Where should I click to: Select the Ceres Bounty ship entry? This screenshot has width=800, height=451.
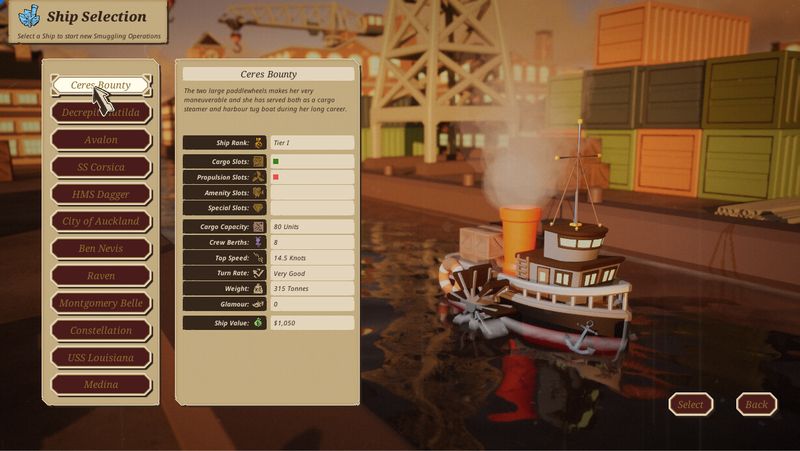101,85
